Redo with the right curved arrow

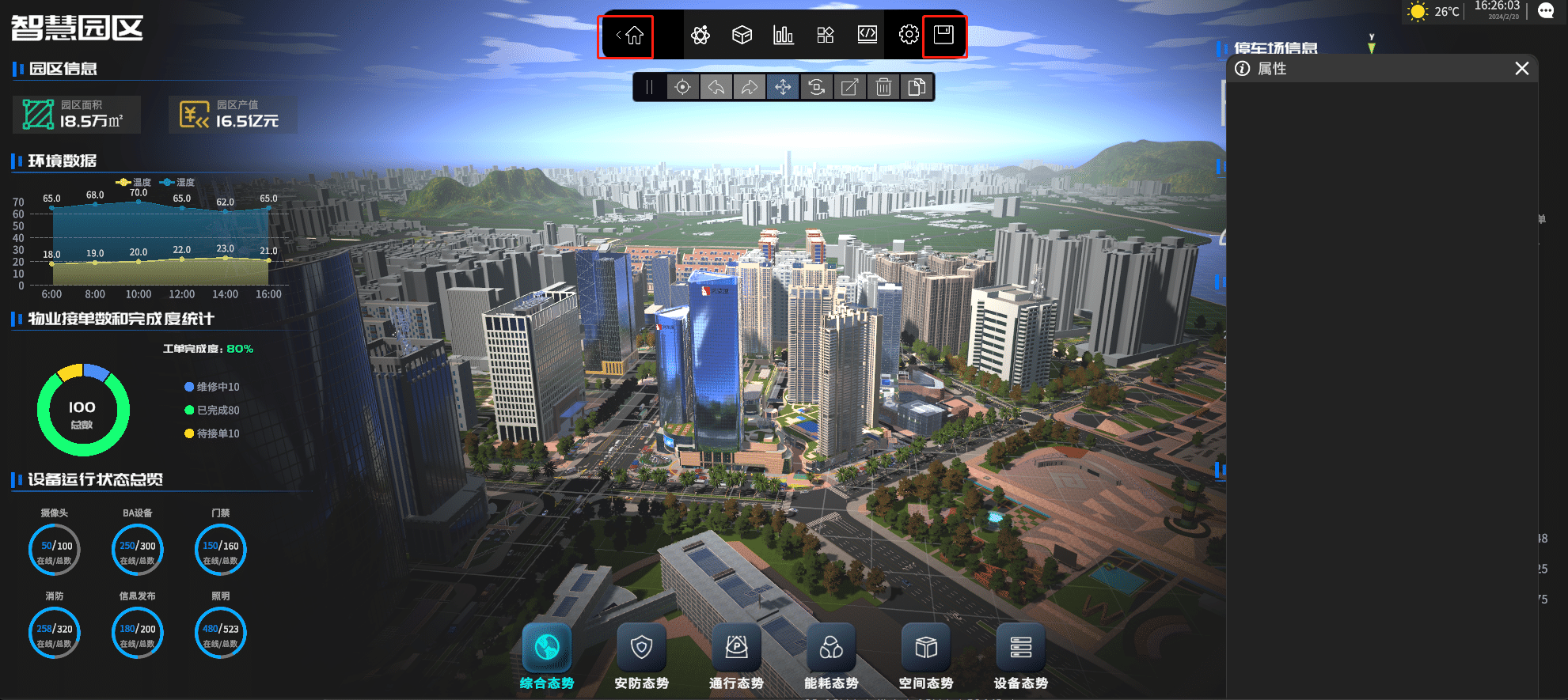click(x=750, y=87)
